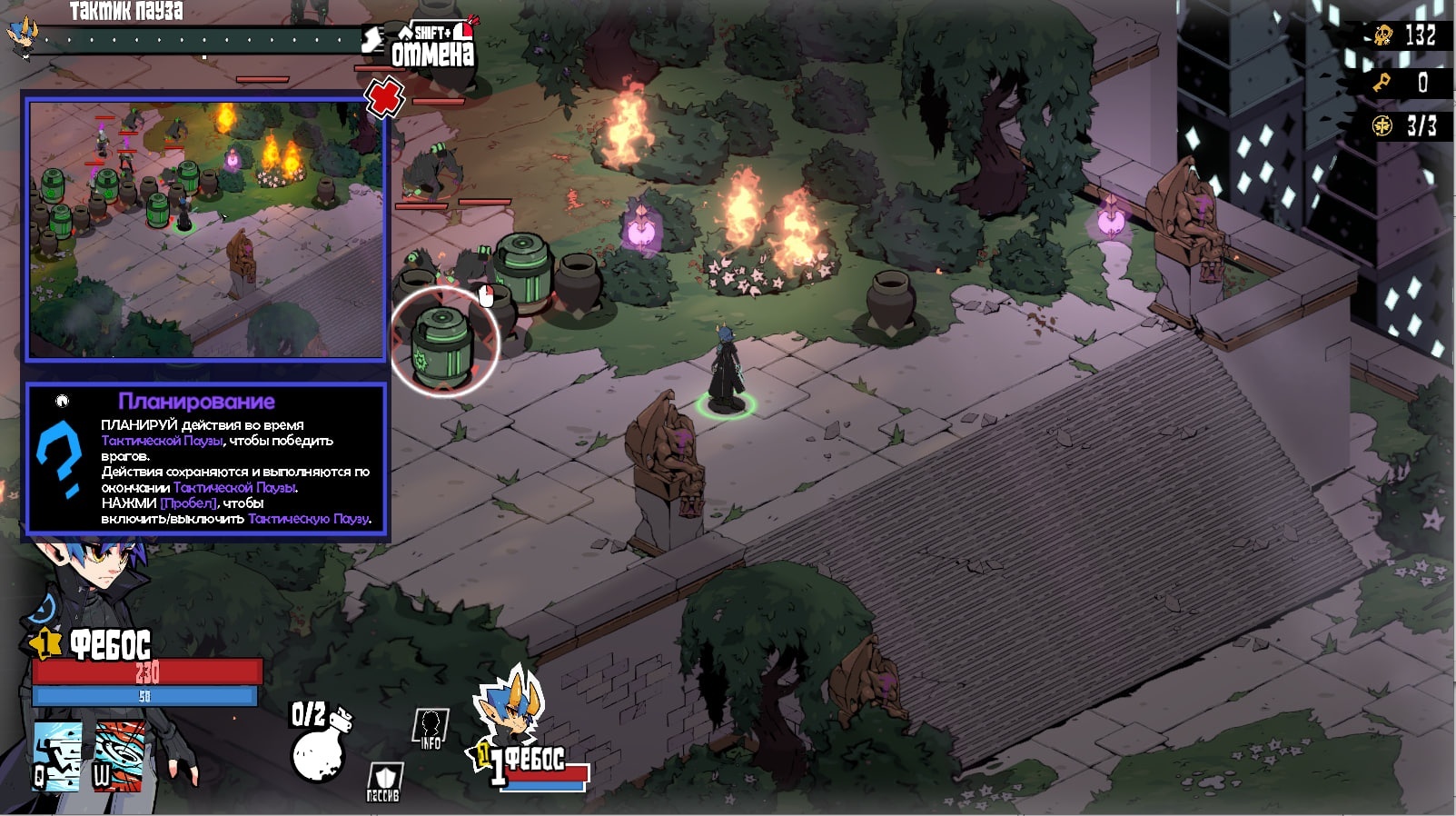Activate the W vortex ability
This screenshot has width=1456, height=816.
coord(119,755)
